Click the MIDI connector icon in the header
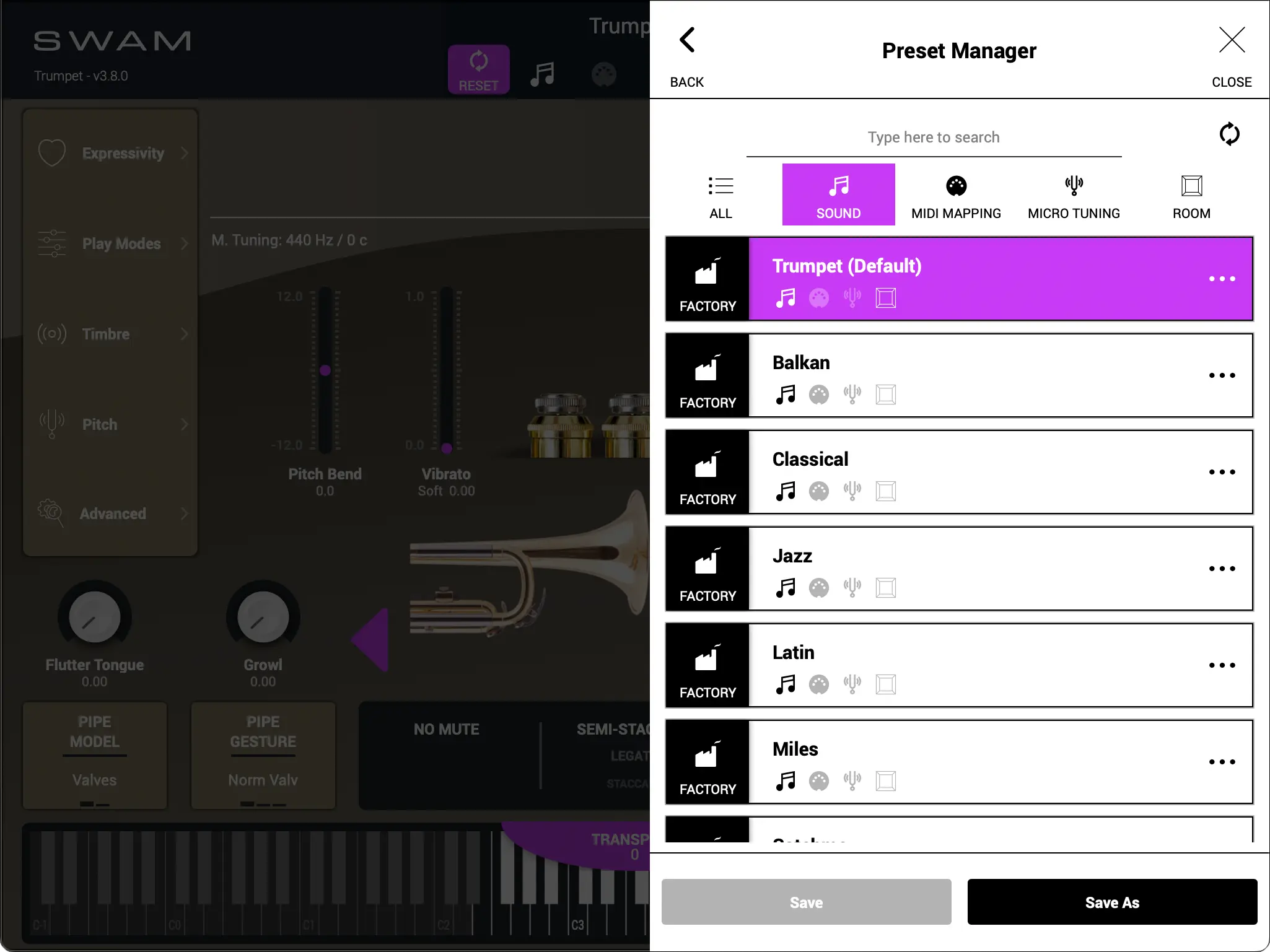Viewport: 1270px width, 952px height. point(603,74)
